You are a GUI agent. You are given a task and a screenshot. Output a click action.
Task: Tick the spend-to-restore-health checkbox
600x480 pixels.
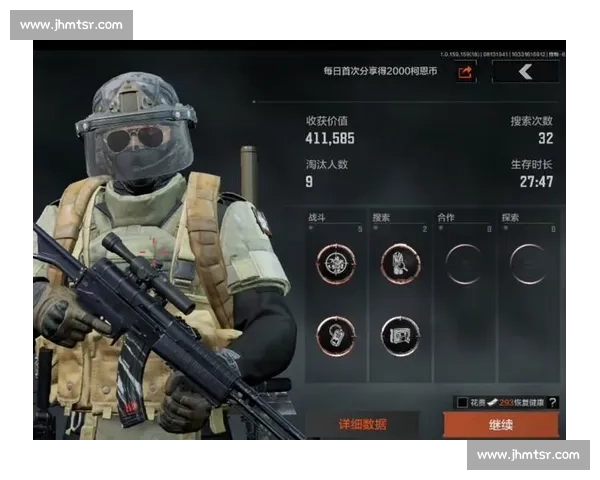coord(462,402)
